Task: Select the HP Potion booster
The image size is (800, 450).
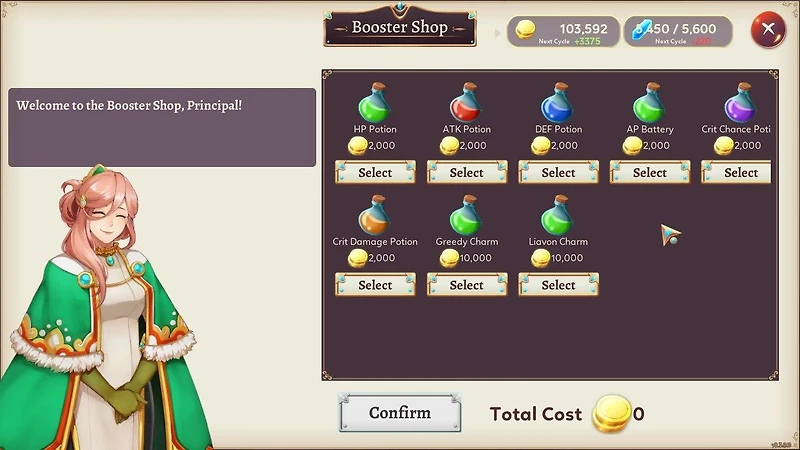Action: click(375, 173)
